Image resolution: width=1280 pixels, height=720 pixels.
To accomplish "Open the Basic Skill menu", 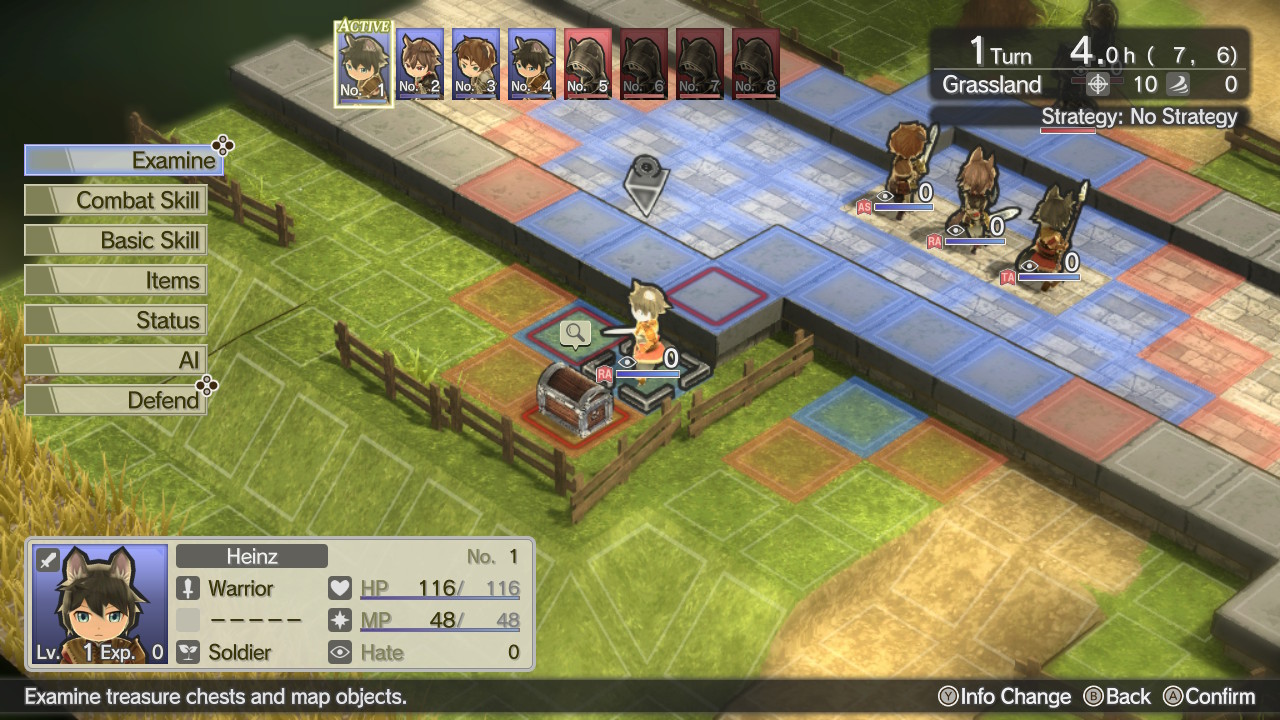I will [x=116, y=240].
